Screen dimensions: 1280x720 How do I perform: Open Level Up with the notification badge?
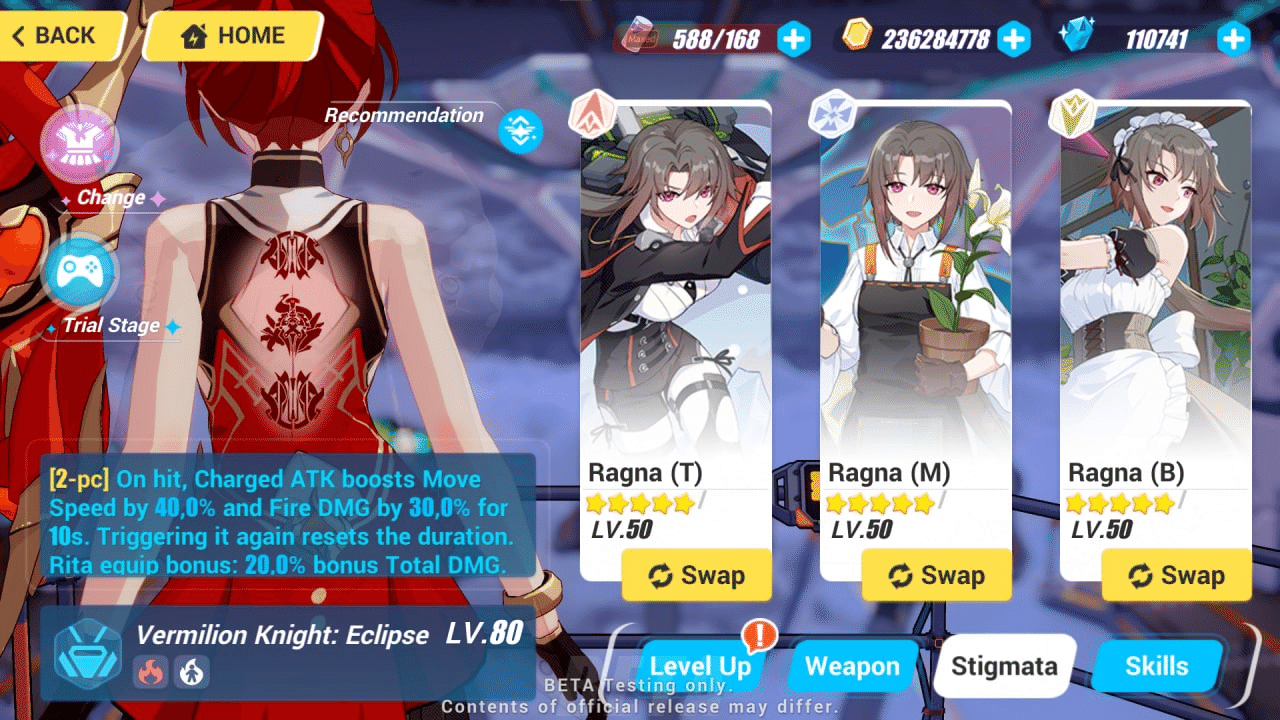[x=700, y=666]
